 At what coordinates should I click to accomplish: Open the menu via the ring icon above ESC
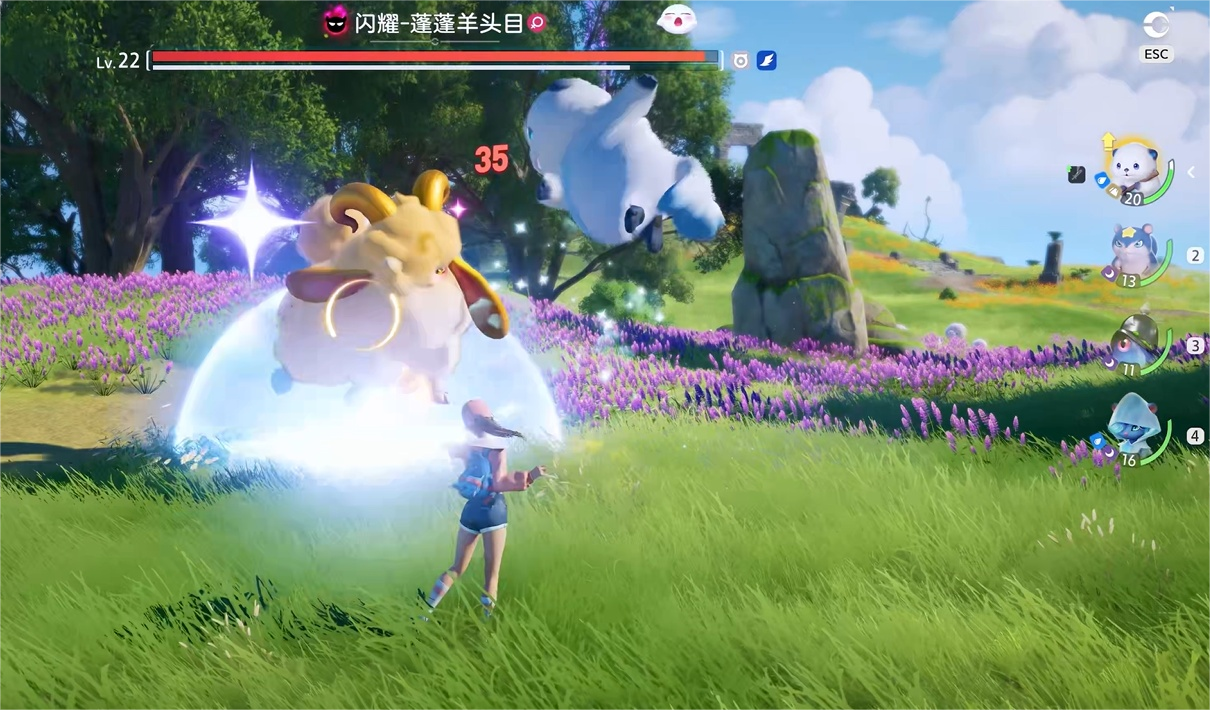tap(1156, 25)
